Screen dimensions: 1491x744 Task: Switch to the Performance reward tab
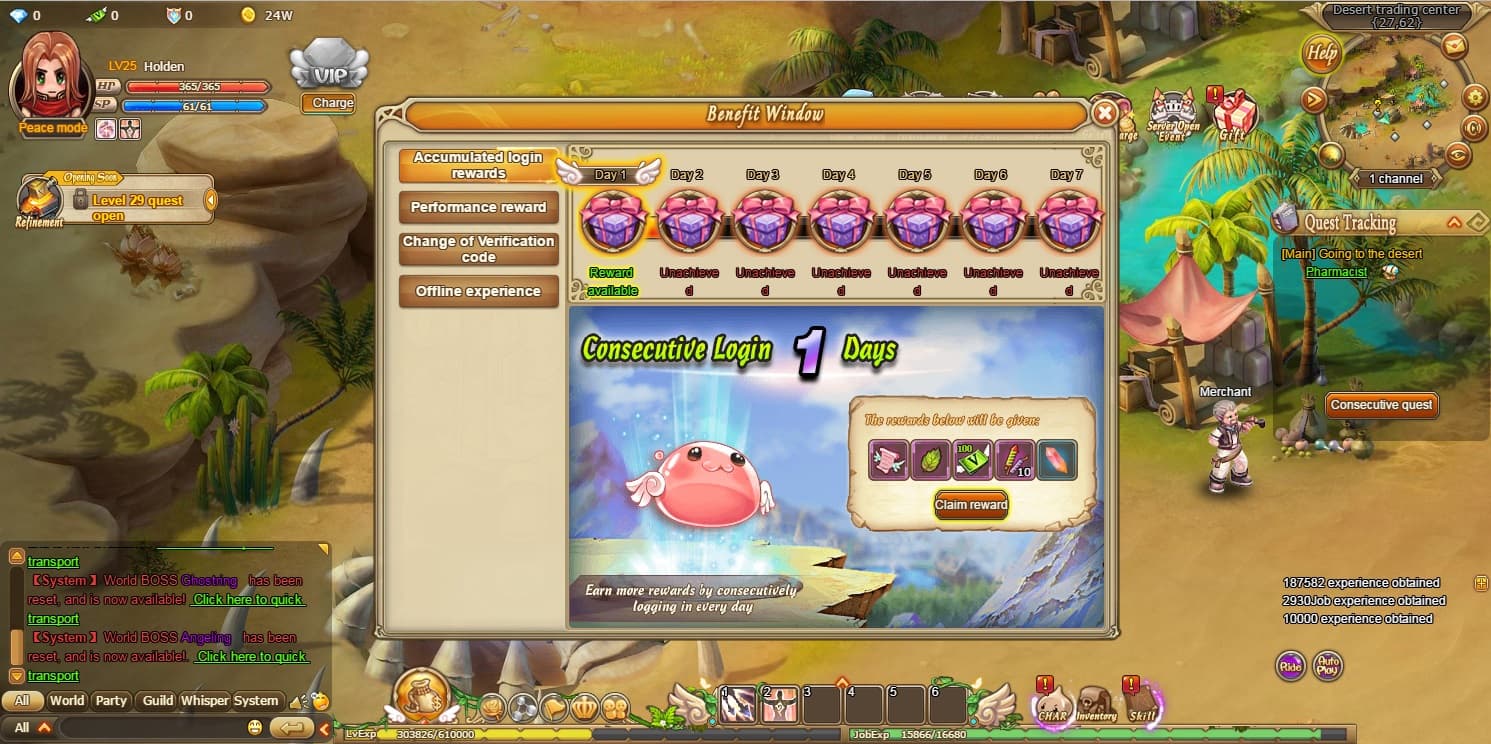pyautogui.click(x=478, y=207)
